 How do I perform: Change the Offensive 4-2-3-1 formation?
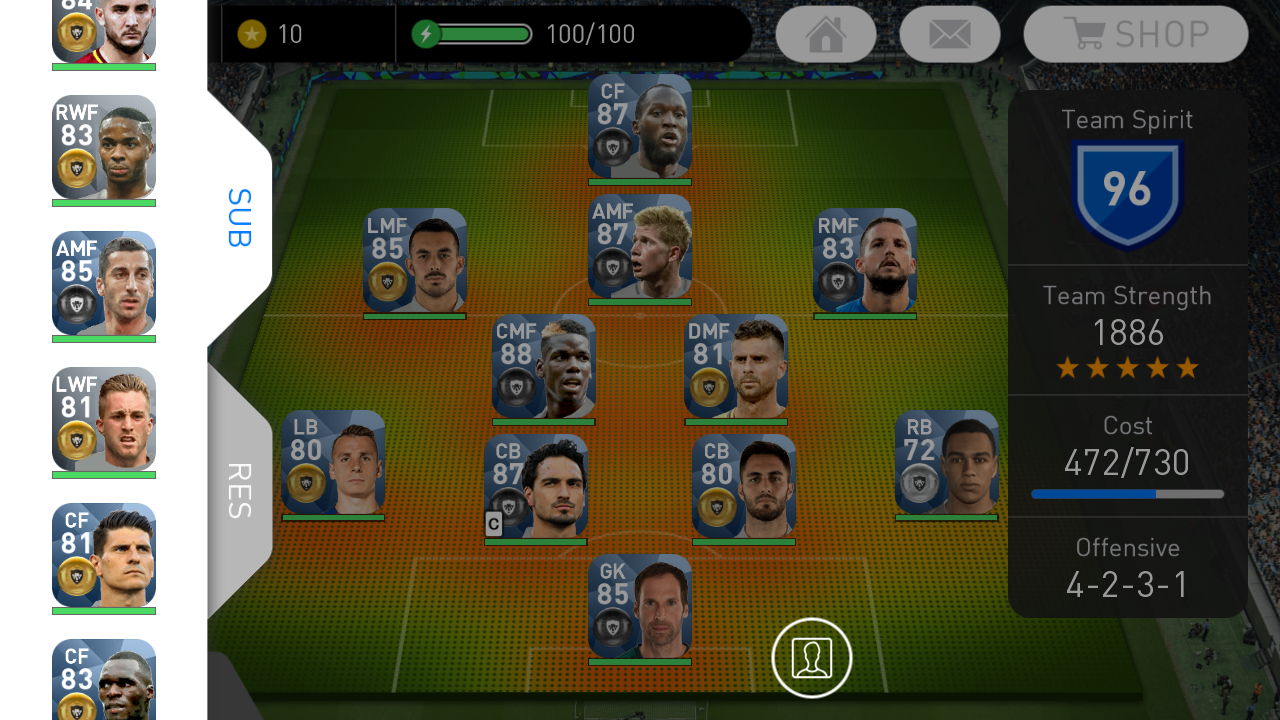pyautogui.click(x=1127, y=568)
